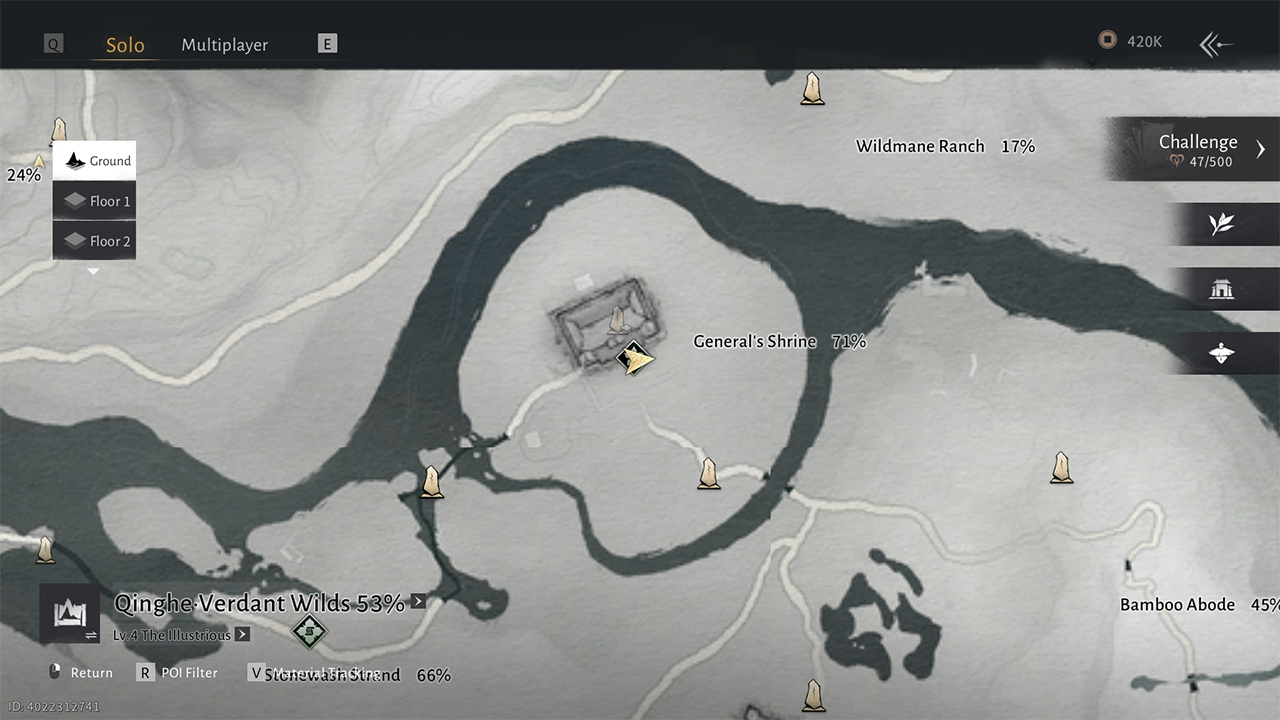Viewport: 1280px width, 720px height.
Task: Expand the floor list down arrow
Action: click(93, 271)
